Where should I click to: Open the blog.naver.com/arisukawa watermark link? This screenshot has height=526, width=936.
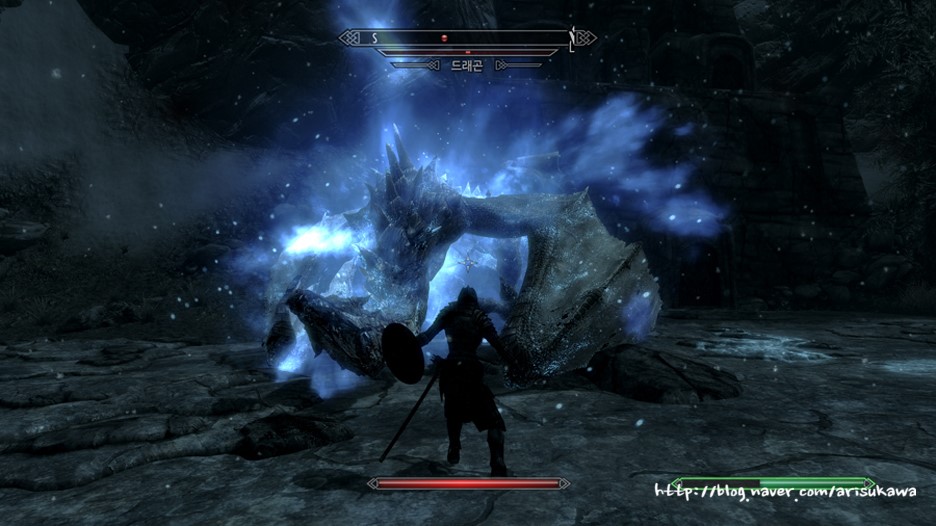click(785, 492)
